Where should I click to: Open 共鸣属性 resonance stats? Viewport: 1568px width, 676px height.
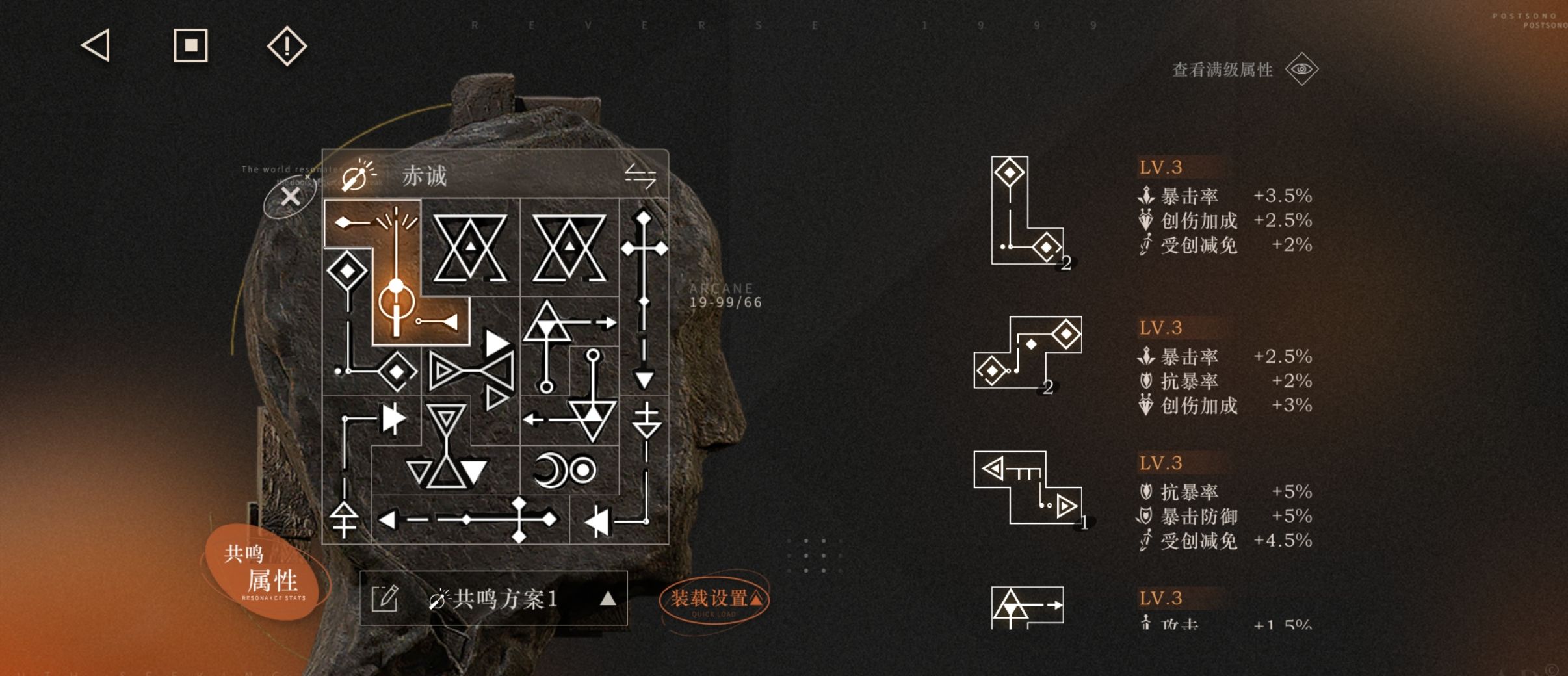tap(267, 572)
